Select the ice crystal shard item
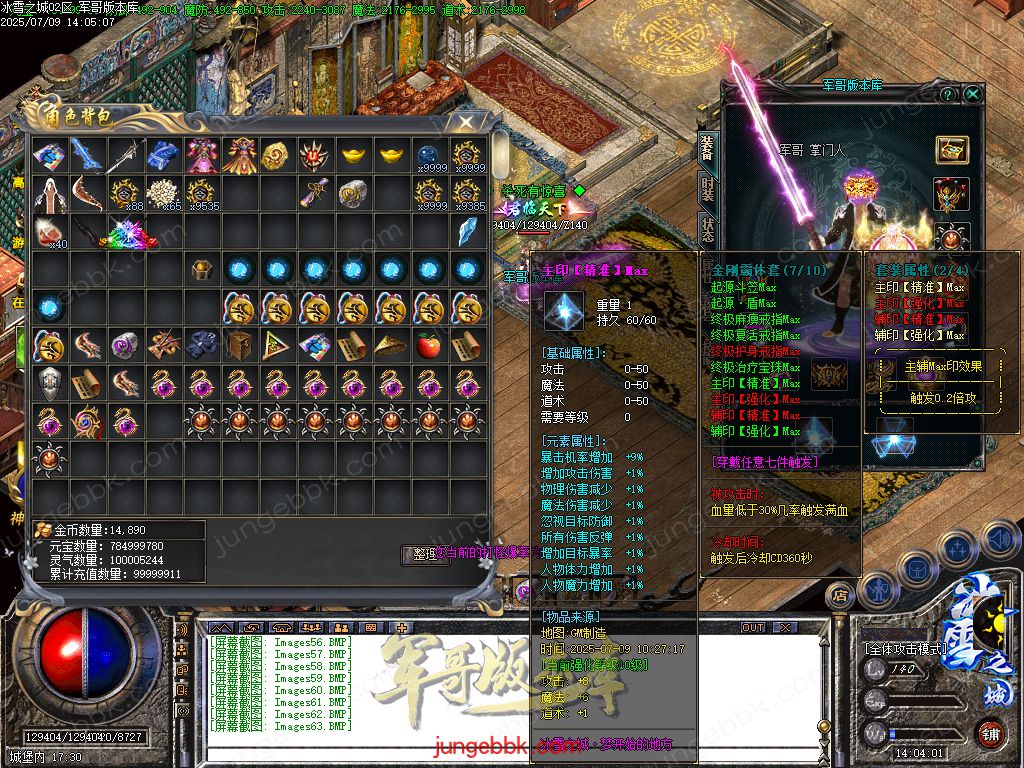1024x768 pixels. pyautogui.click(x=467, y=232)
